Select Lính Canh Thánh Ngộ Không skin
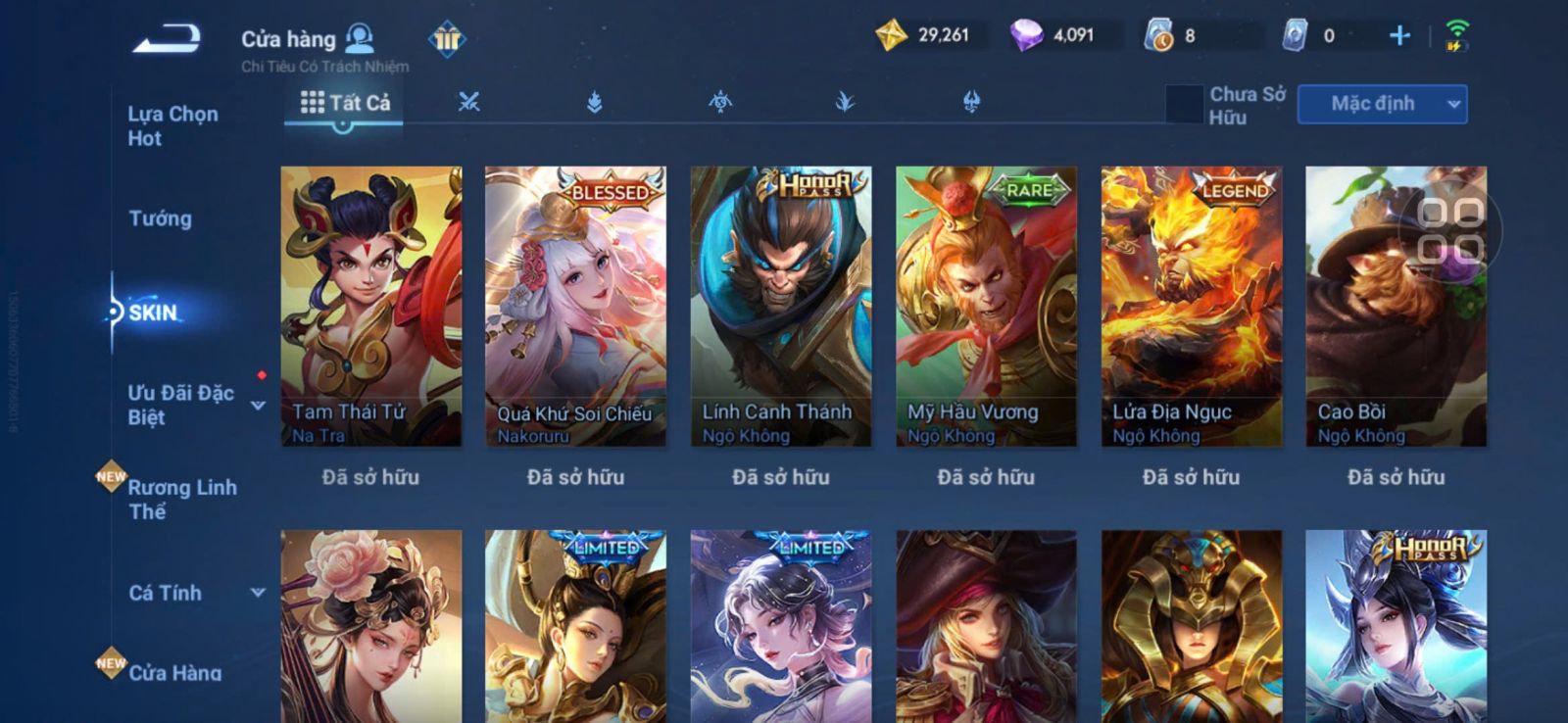Viewport: 1568px width, 723px height. point(780,307)
